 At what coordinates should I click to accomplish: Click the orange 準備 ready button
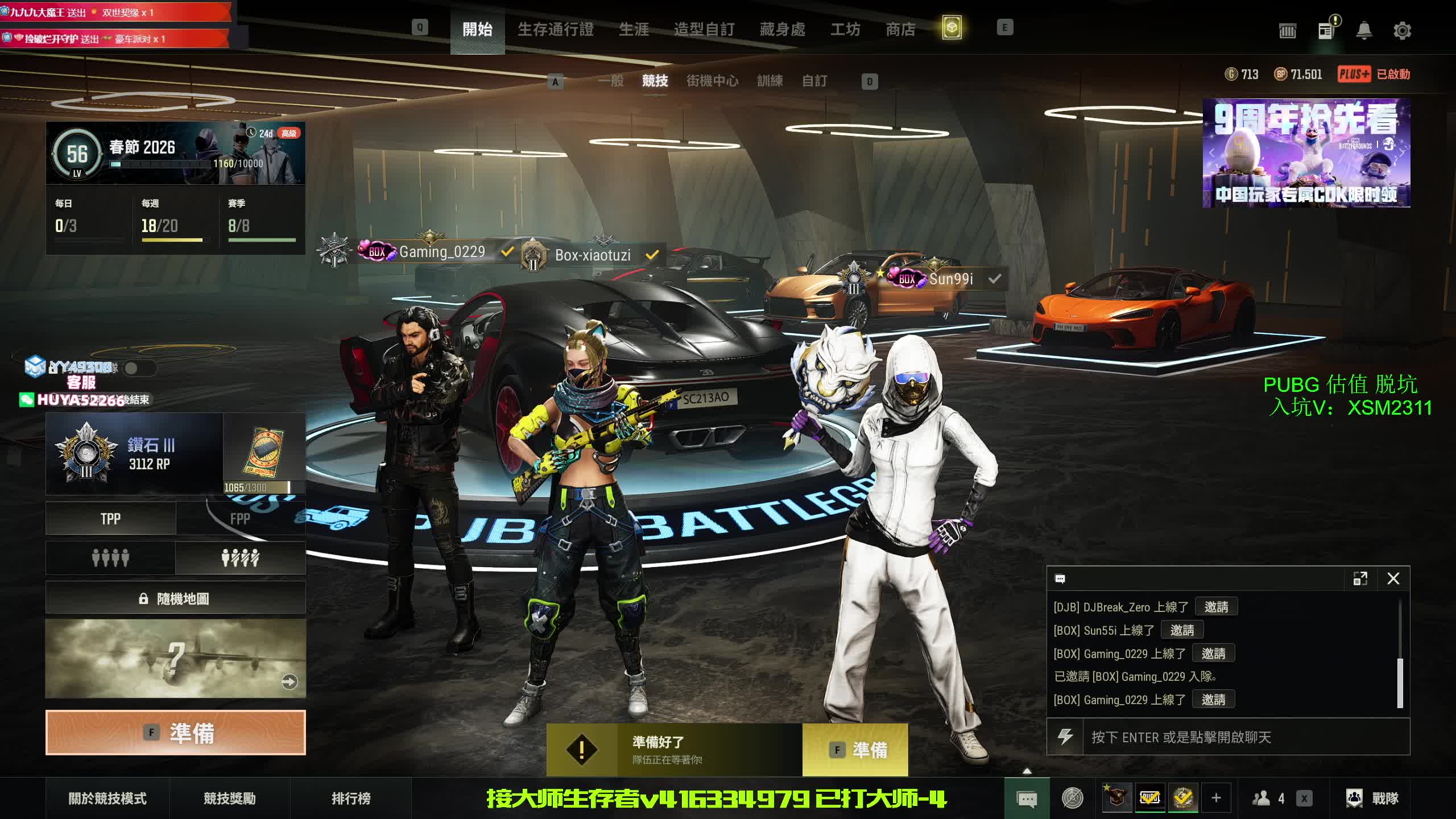(176, 733)
